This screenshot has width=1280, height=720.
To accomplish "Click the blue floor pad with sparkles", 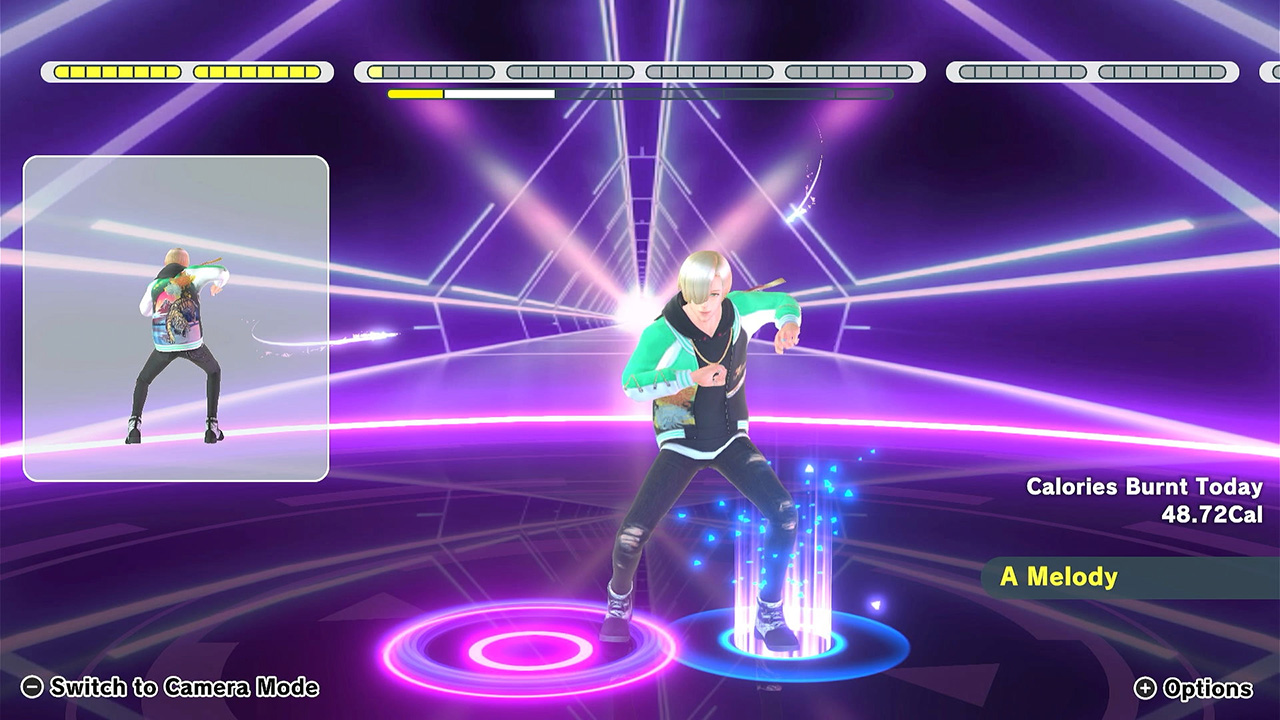I will point(790,637).
